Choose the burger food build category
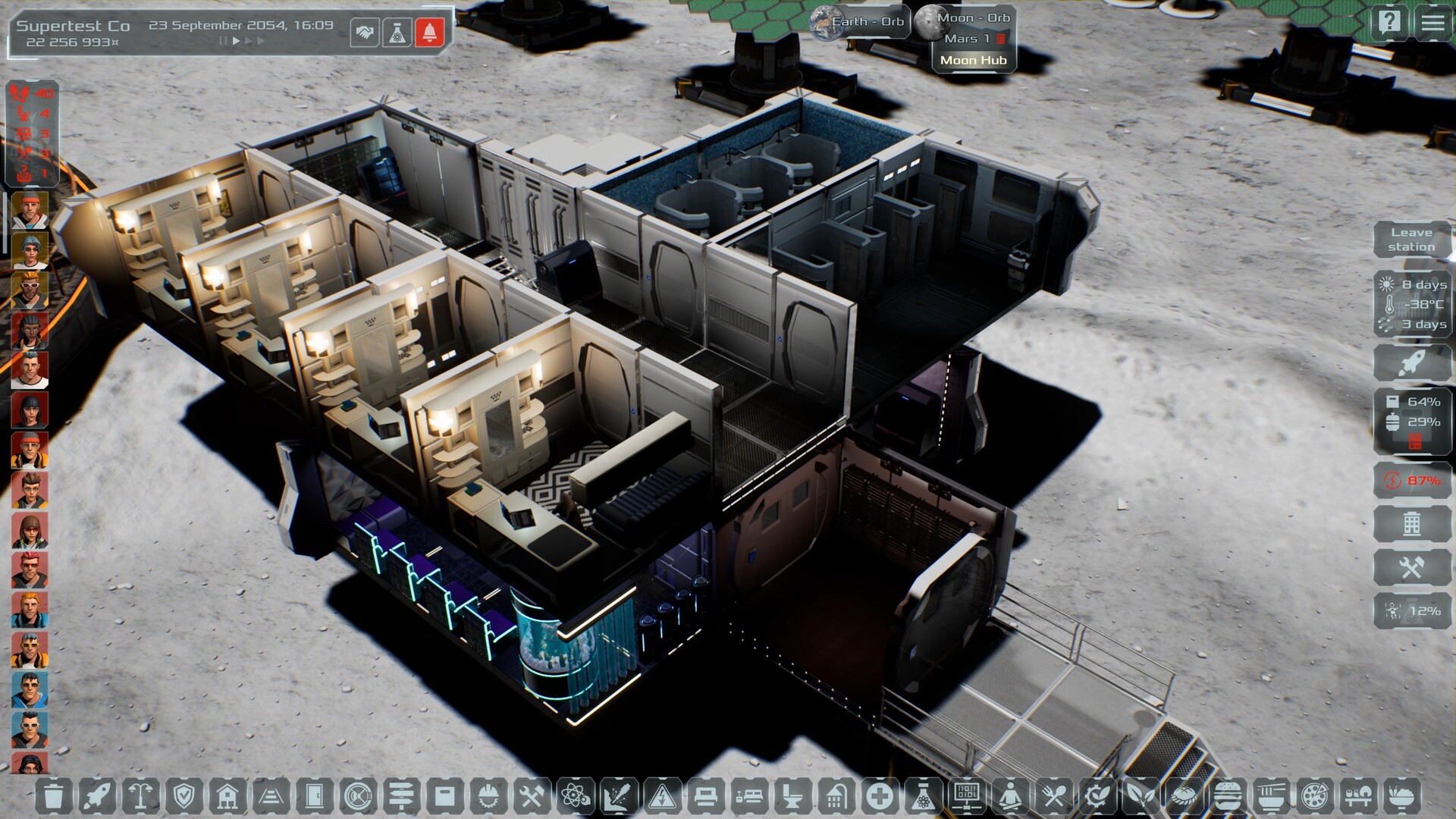 1227,796
